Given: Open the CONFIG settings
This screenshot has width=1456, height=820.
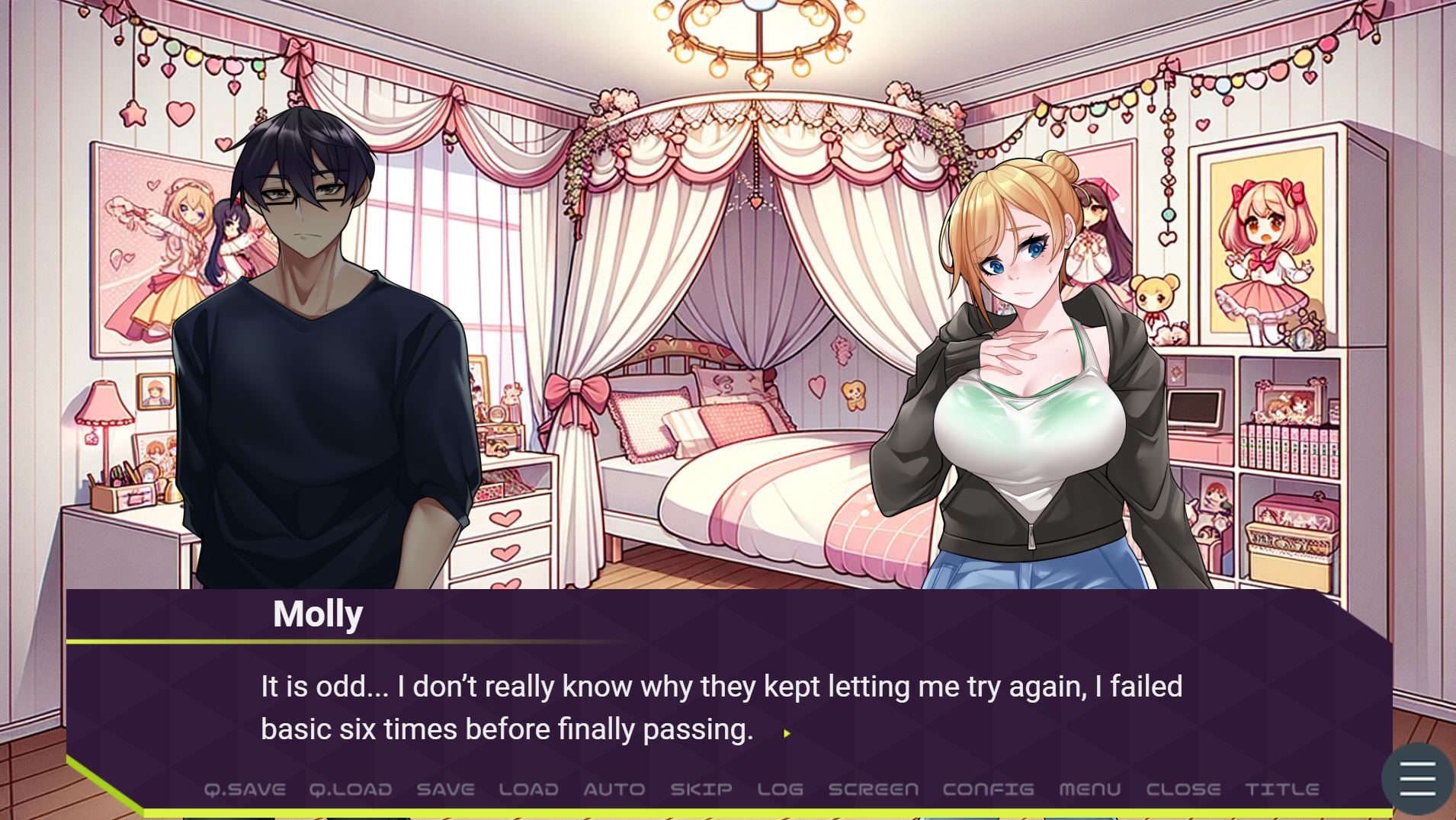Looking at the screenshot, I should pyautogui.click(x=988, y=790).
